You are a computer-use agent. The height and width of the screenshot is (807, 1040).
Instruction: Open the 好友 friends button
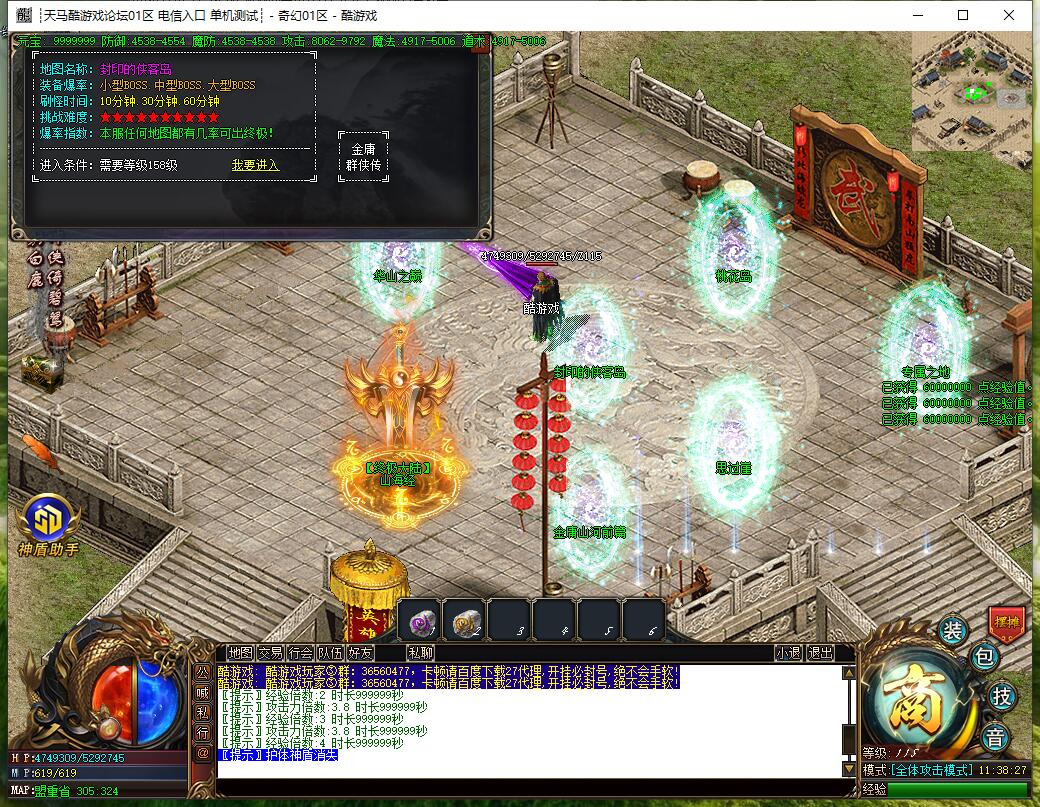(360, 653)
